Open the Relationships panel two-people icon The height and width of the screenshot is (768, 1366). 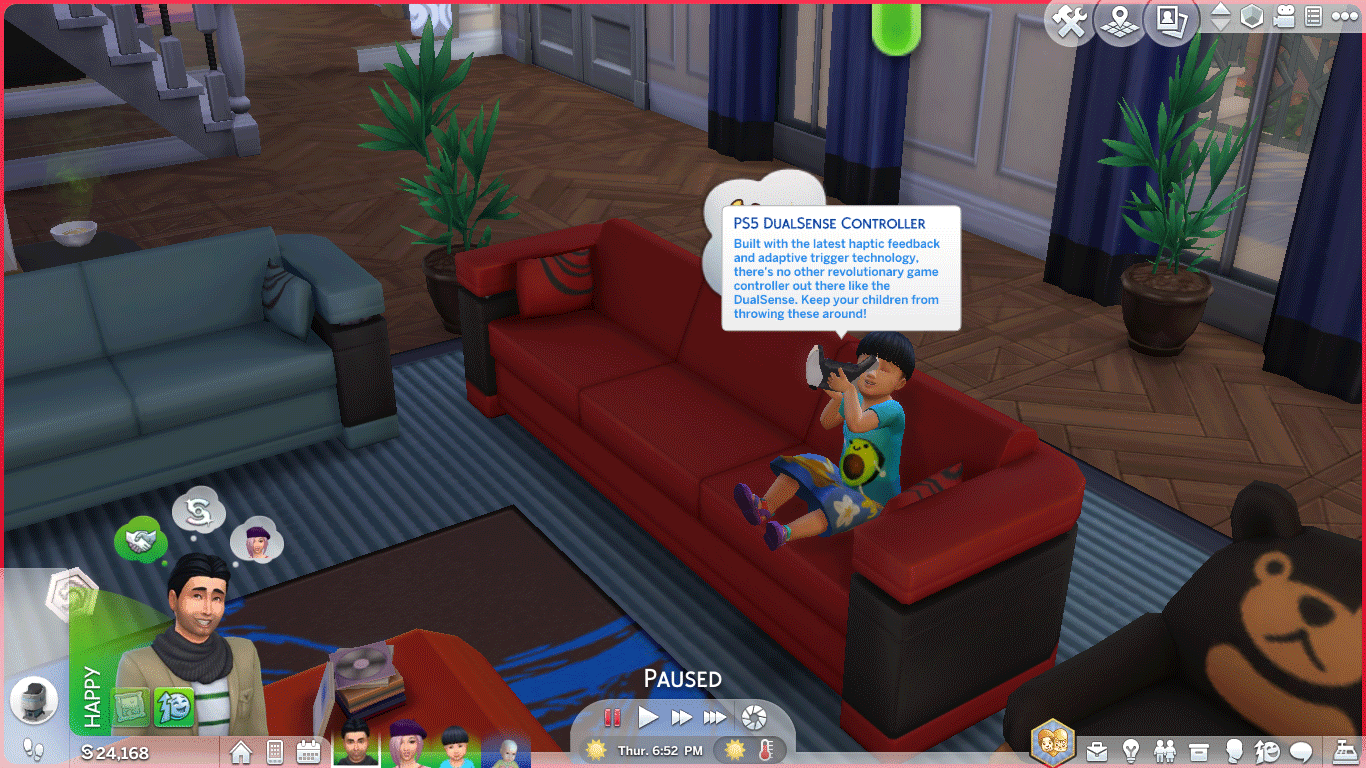[1165, 751]
